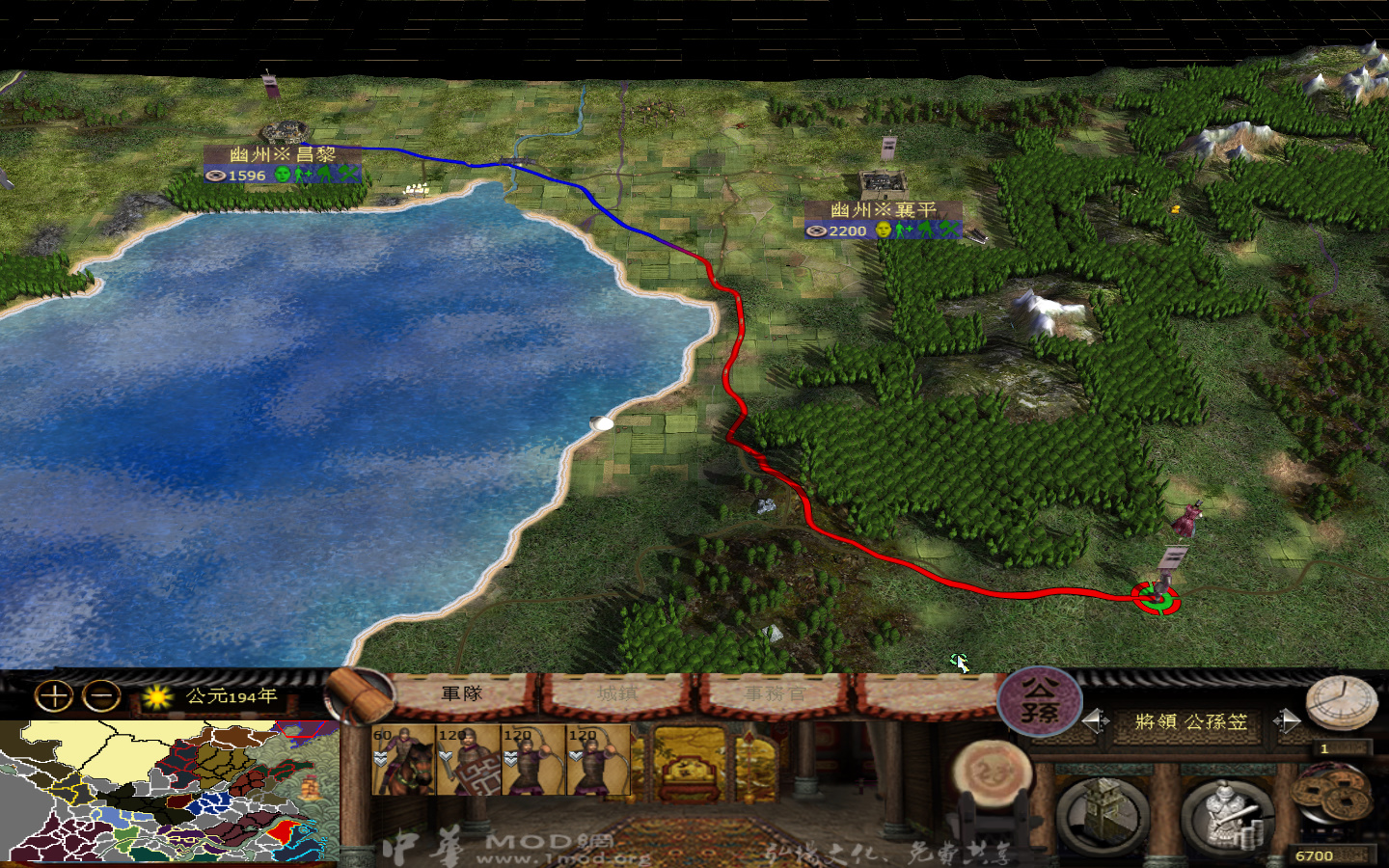
Task: Switch to the 軍隊 army tab
Action: click(x=462, y=692)
